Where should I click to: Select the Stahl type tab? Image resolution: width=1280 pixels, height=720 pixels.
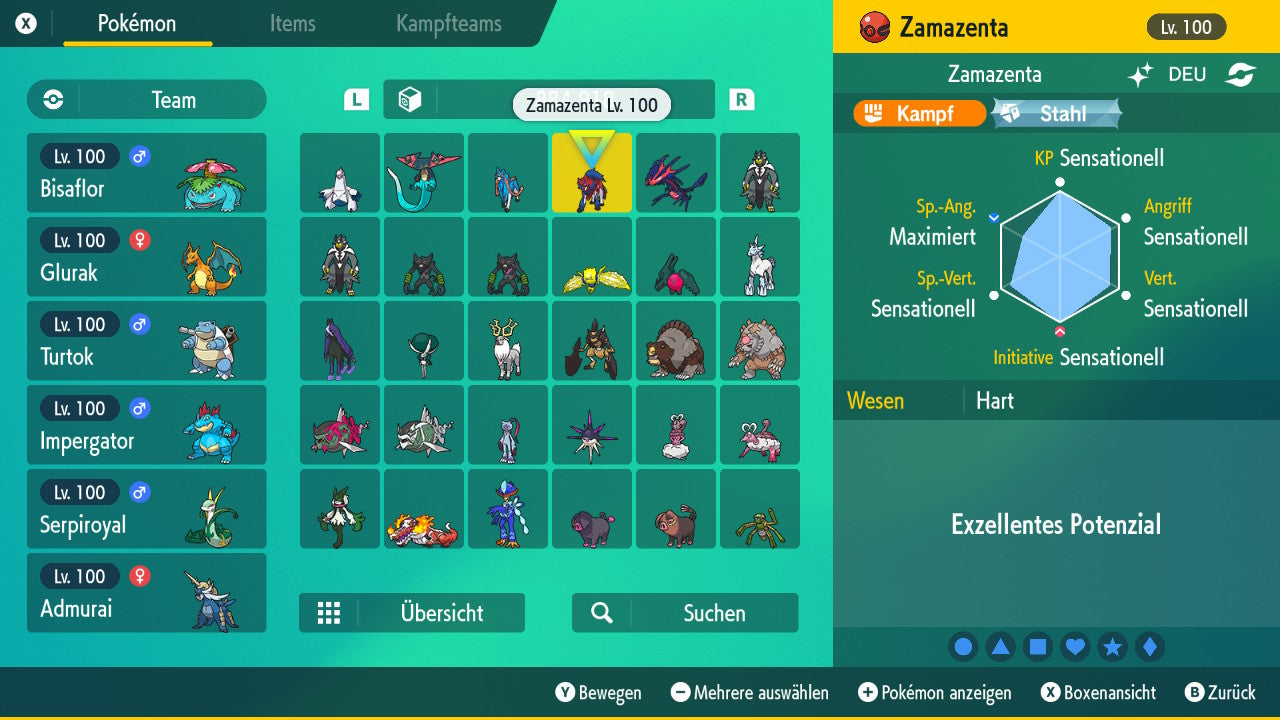(x=1056, y=114)
